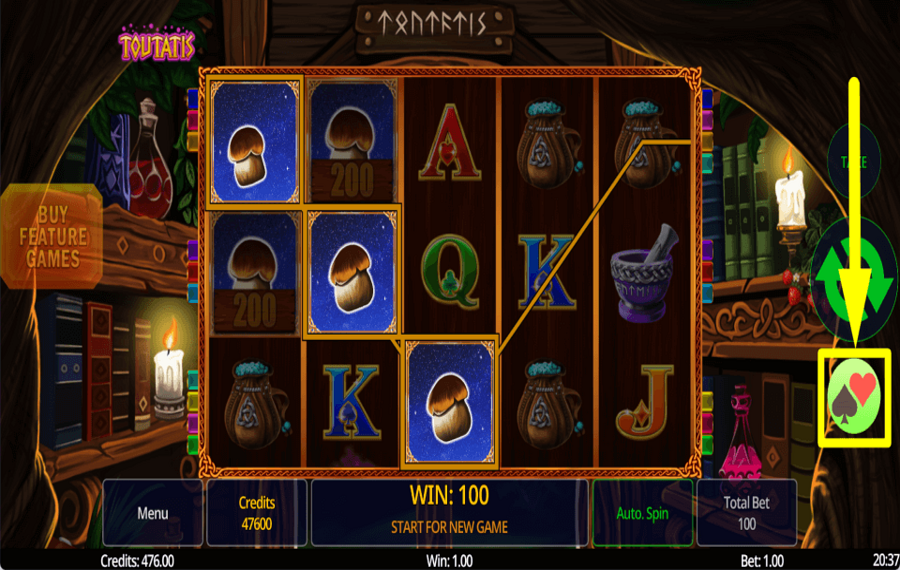
Task: Start the card gamble feature
Action: click(853, 398)
